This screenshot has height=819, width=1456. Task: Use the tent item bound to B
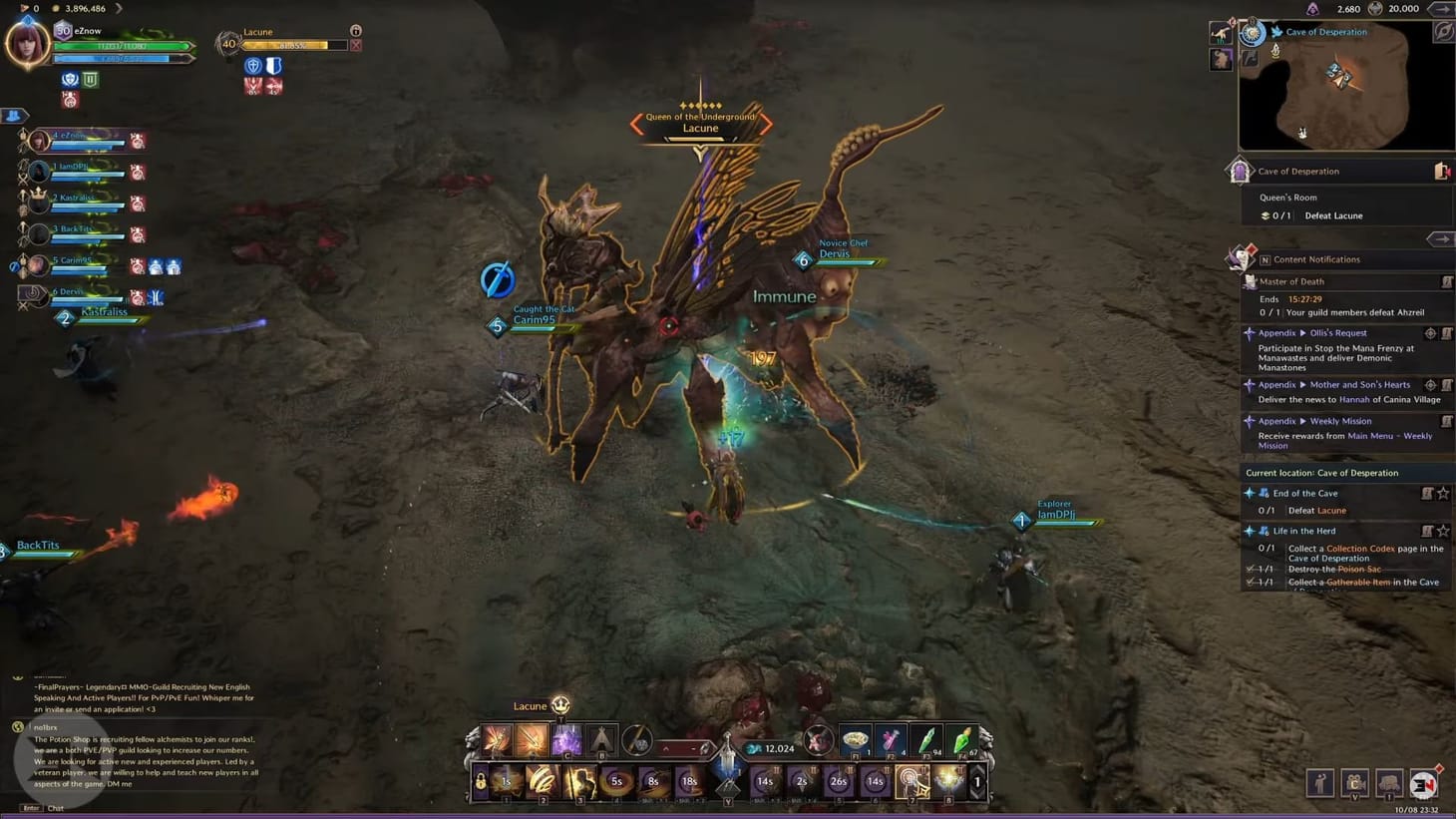(601, 740)
